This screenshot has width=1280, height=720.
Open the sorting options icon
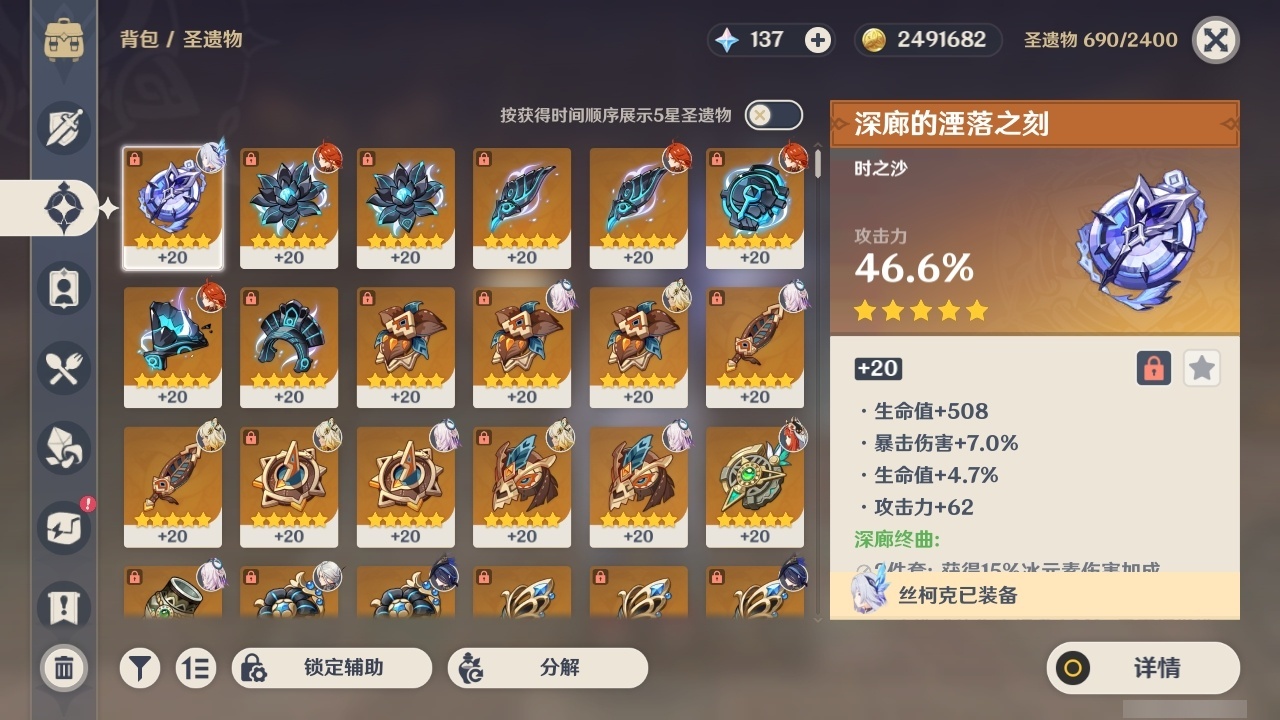pos(196,668)
